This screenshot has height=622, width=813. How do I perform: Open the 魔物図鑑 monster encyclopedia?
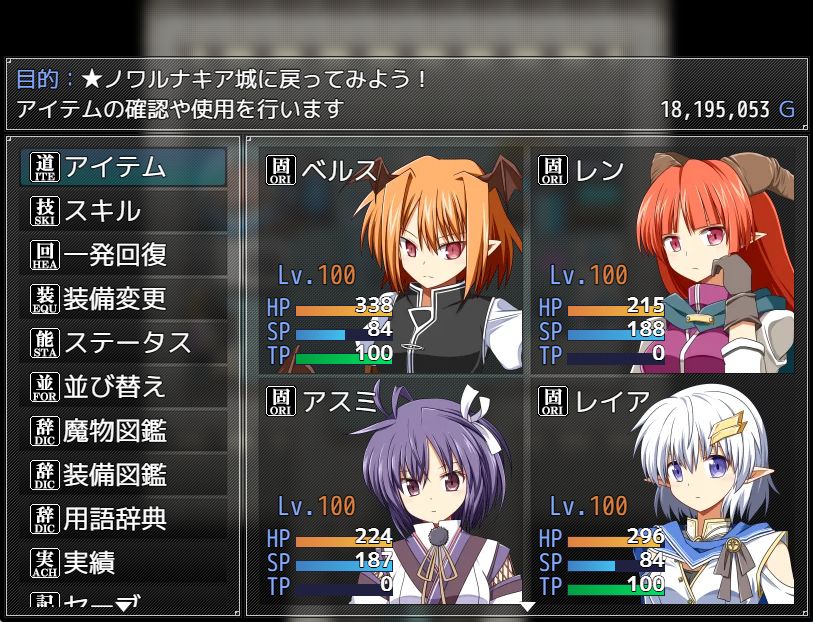point(123,431)
